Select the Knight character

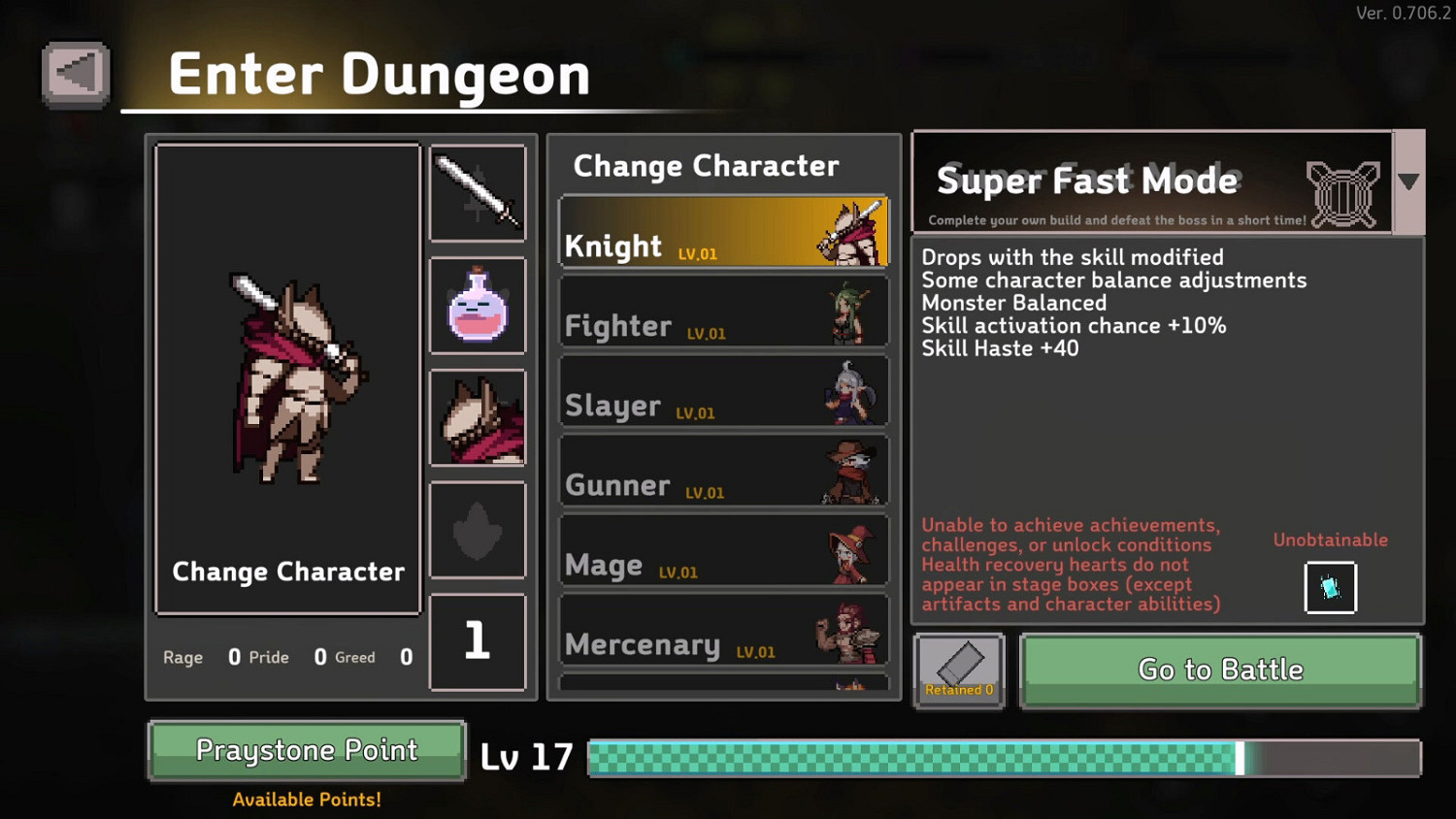(x=723, y=232)
